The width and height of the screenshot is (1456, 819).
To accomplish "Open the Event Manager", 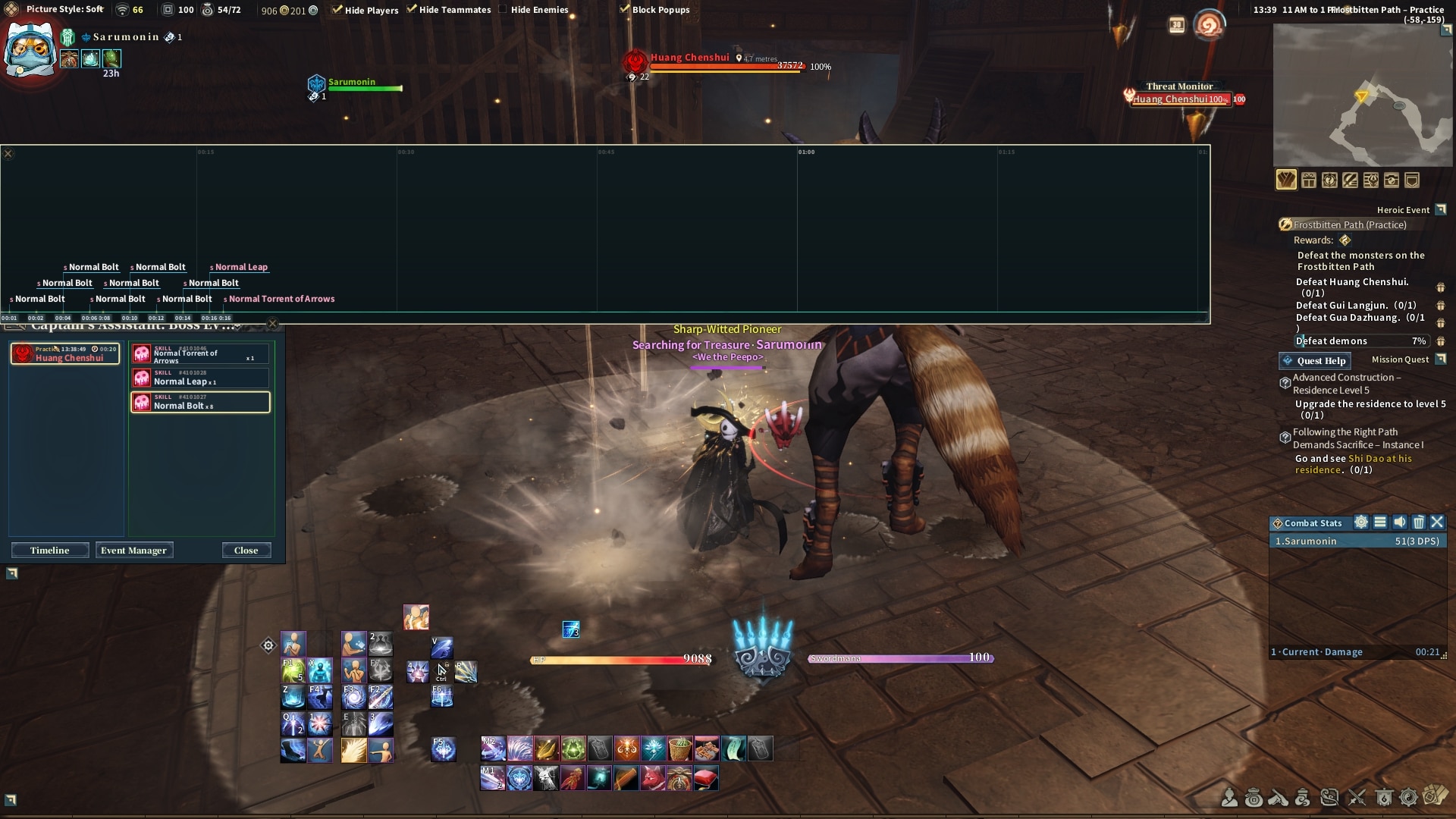I will [x=133, y=551].
